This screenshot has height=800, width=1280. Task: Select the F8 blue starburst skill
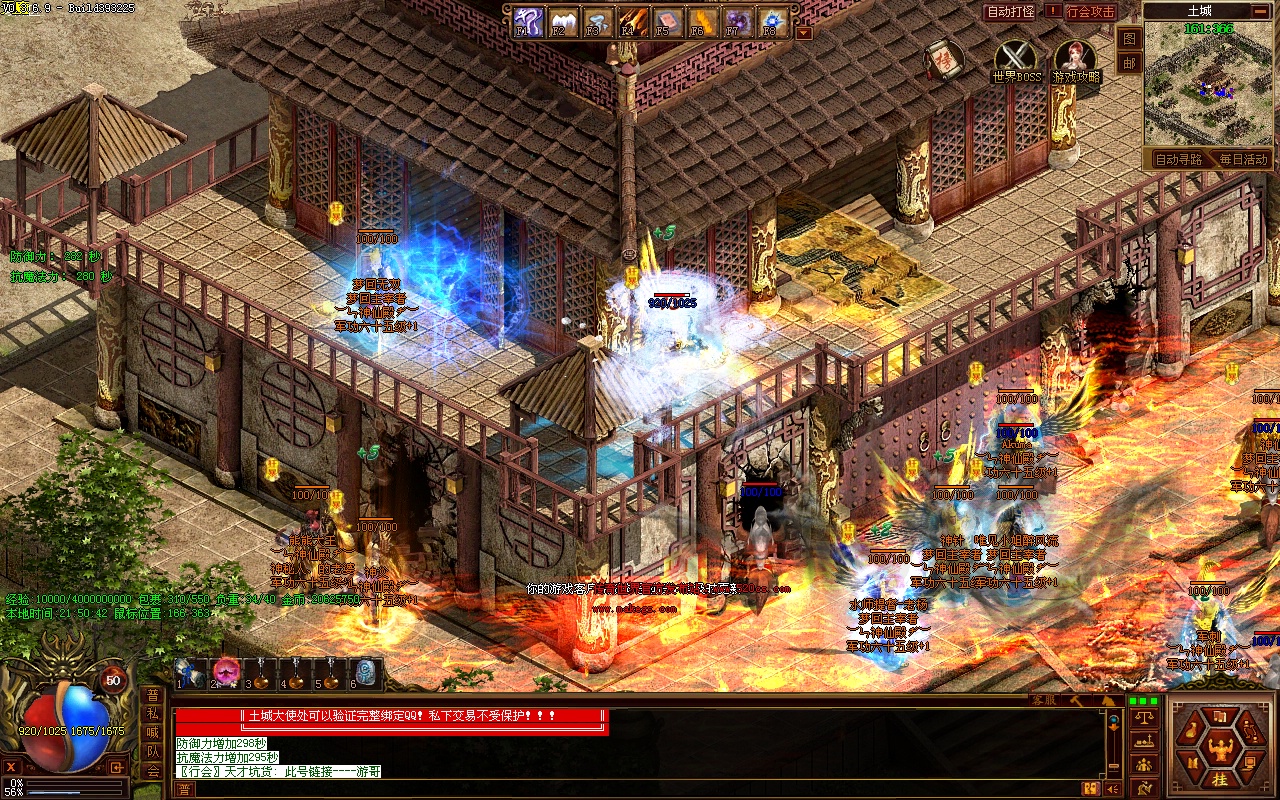click(x=771, y=22)
